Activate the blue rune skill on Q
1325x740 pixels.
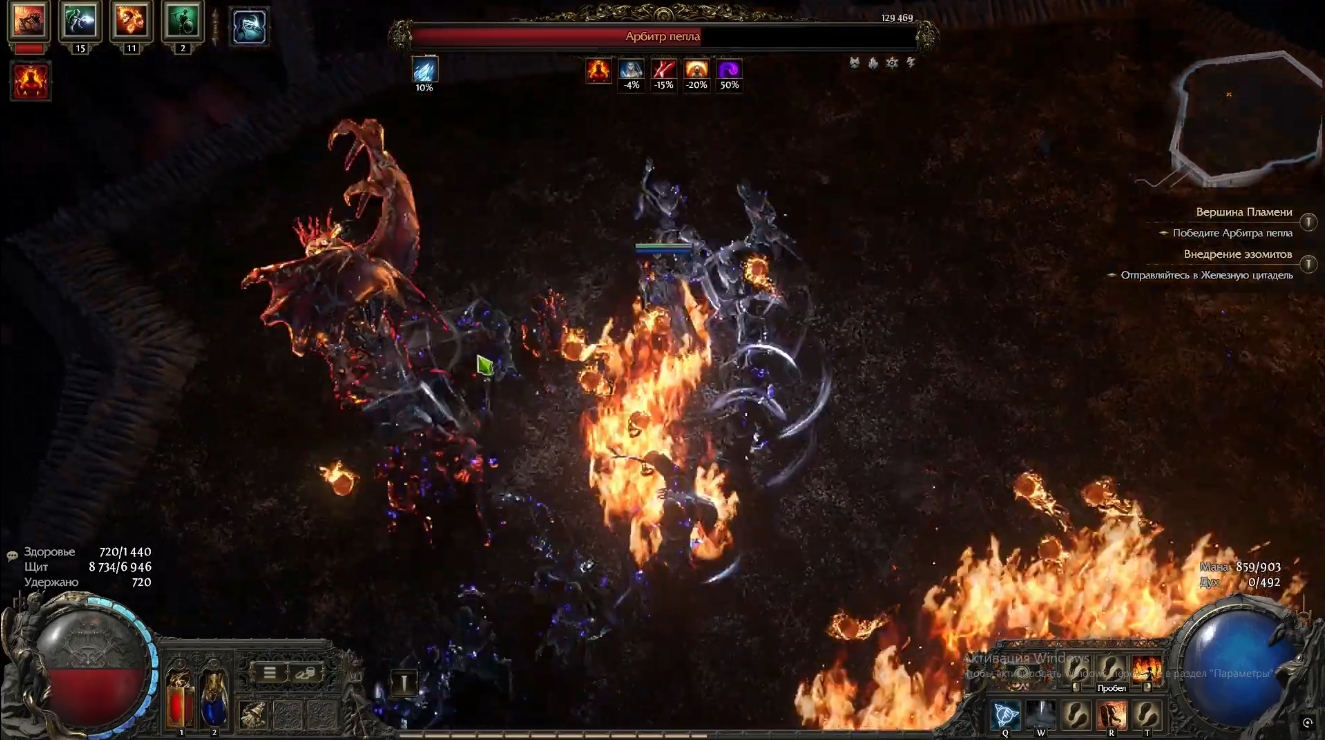coord(1005,715)
